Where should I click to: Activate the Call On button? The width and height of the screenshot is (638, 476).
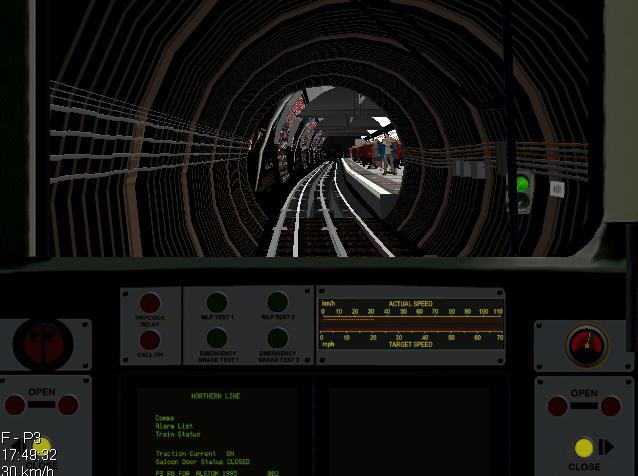click(x=150, y=341)
